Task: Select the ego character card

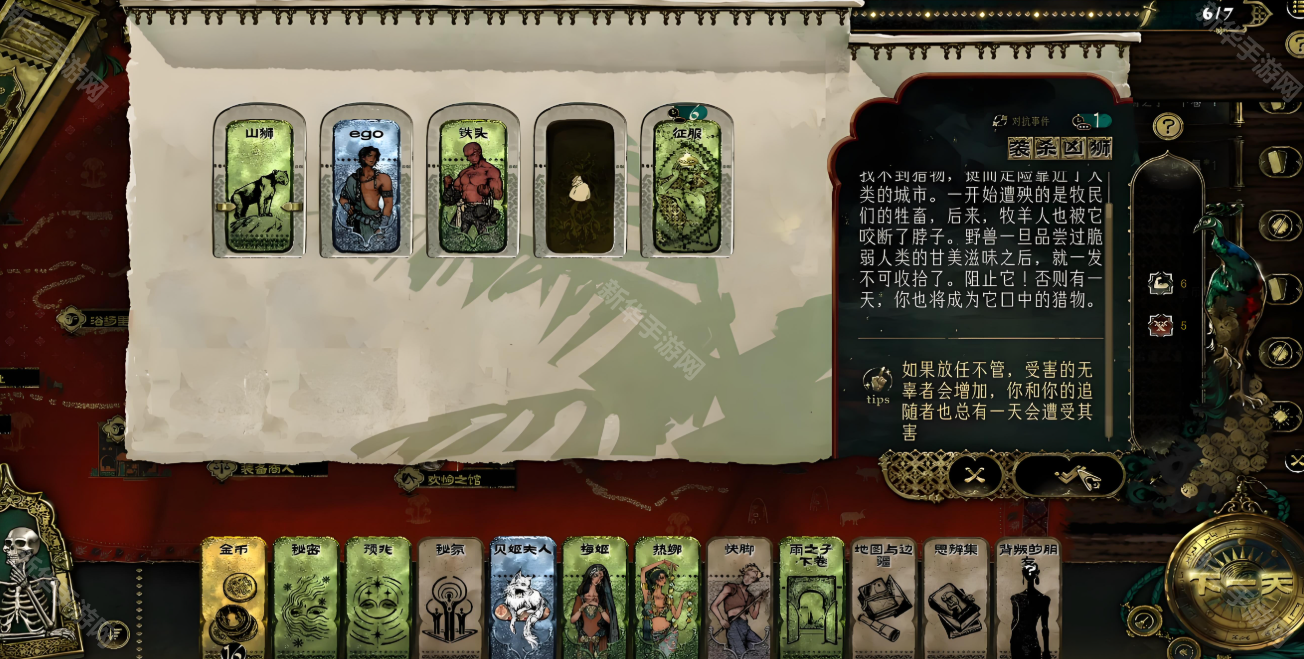Action: 366,186
